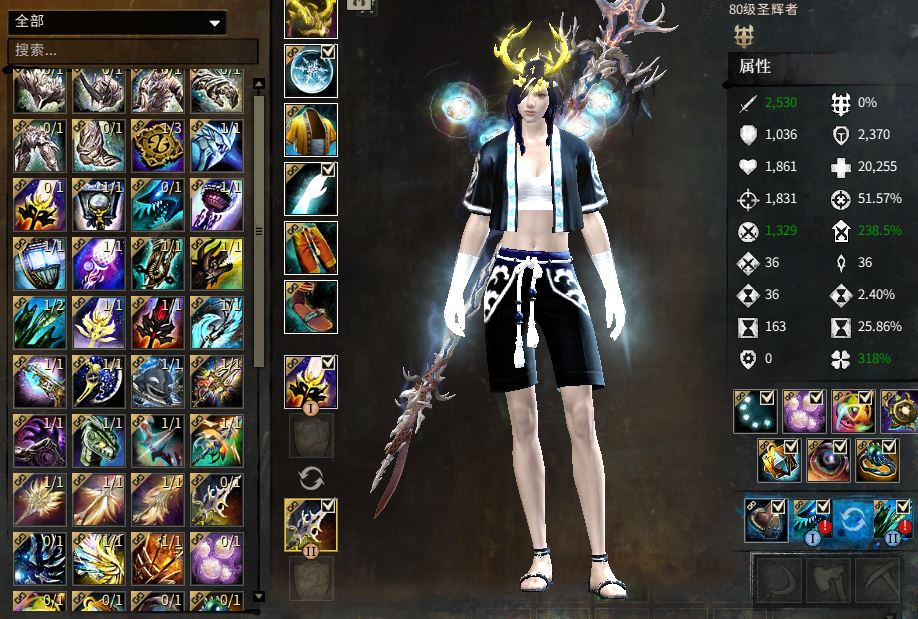This screenshot has height=619, width=918.
Task: Click the 搜索 search field
Action: click(132, 50)
